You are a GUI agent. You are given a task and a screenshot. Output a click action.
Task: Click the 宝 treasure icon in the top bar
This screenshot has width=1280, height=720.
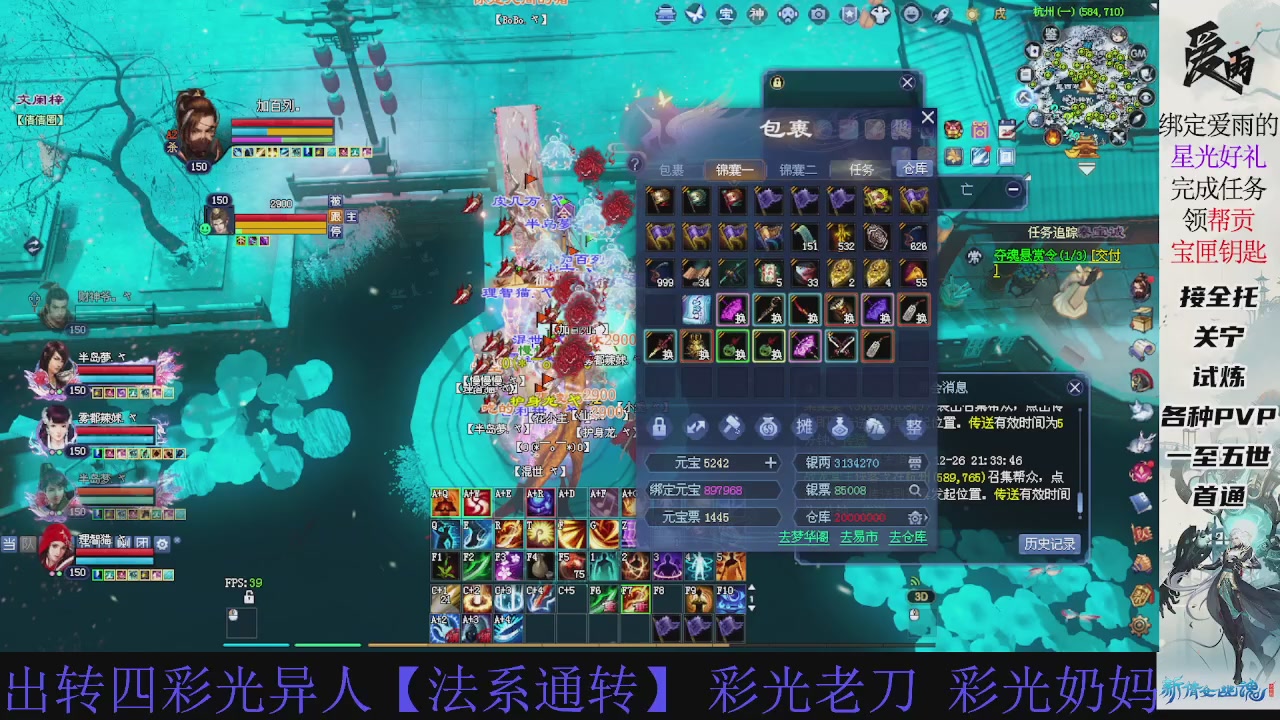tap(725, 16)
